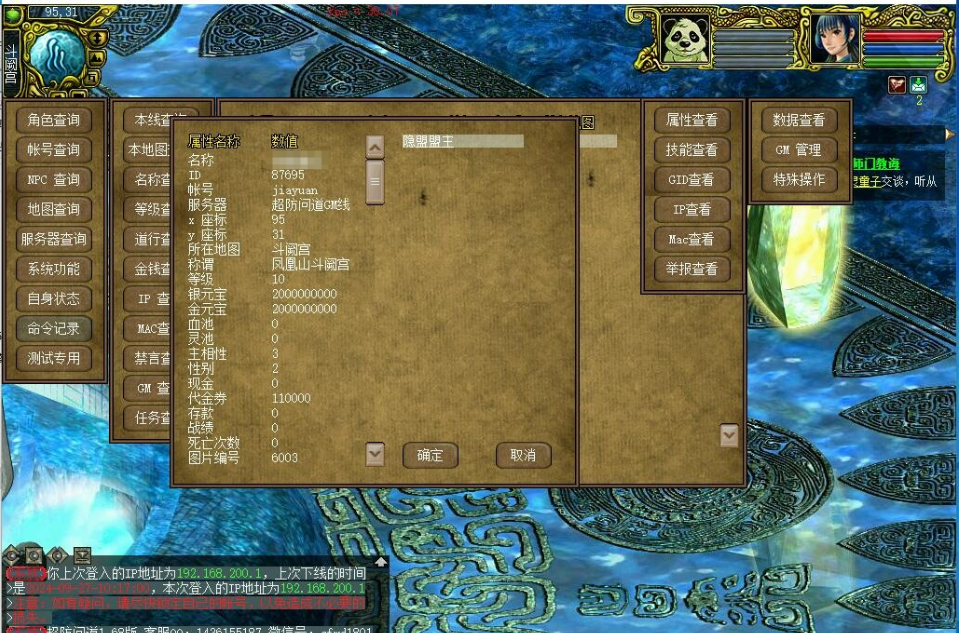Select the NPC 查询 button
The width and height of the screenshot is (959, 633).
pyautogui.click(x=54, y=180)
